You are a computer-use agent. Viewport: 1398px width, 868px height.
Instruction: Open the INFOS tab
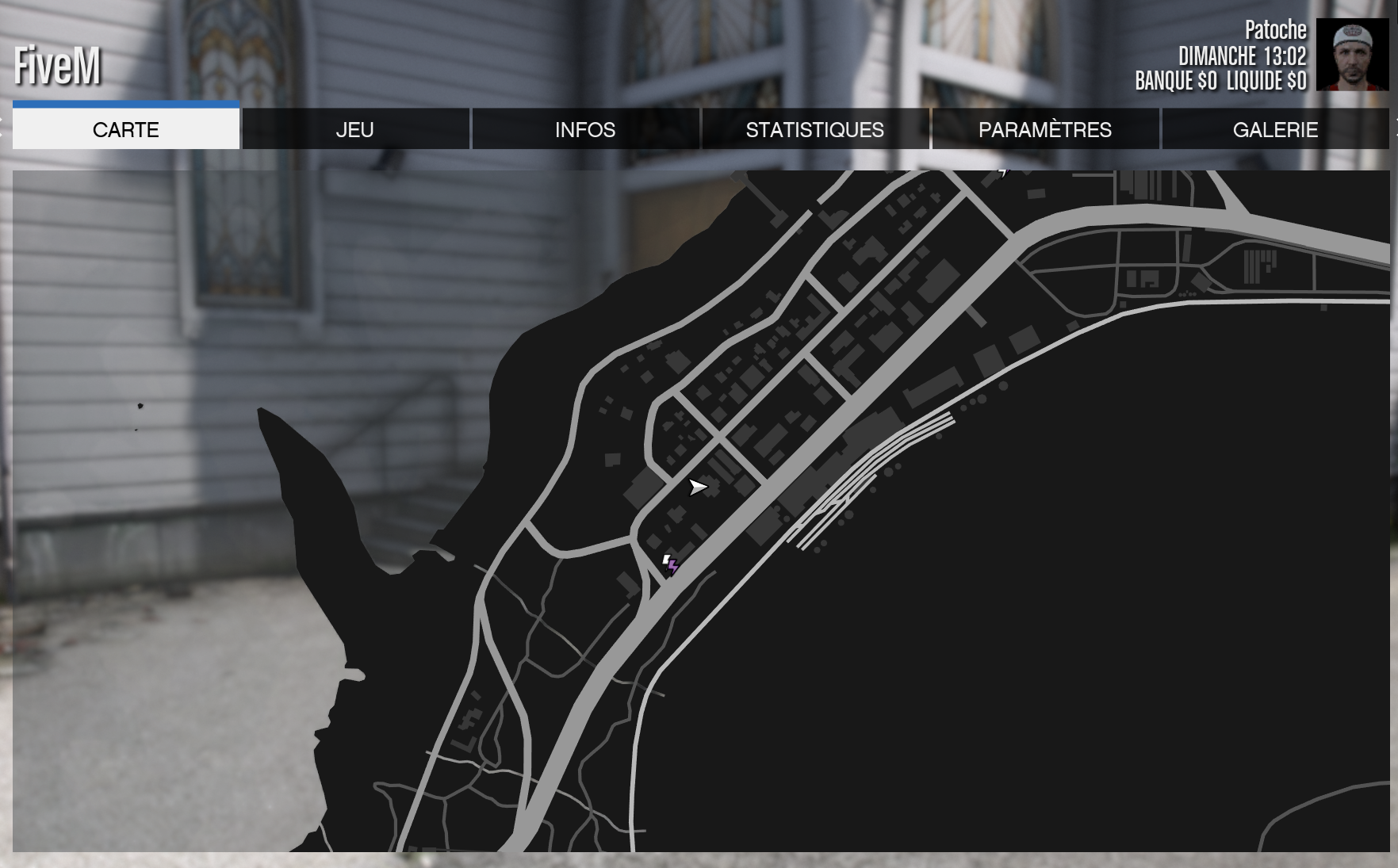[x=586, y=129]
